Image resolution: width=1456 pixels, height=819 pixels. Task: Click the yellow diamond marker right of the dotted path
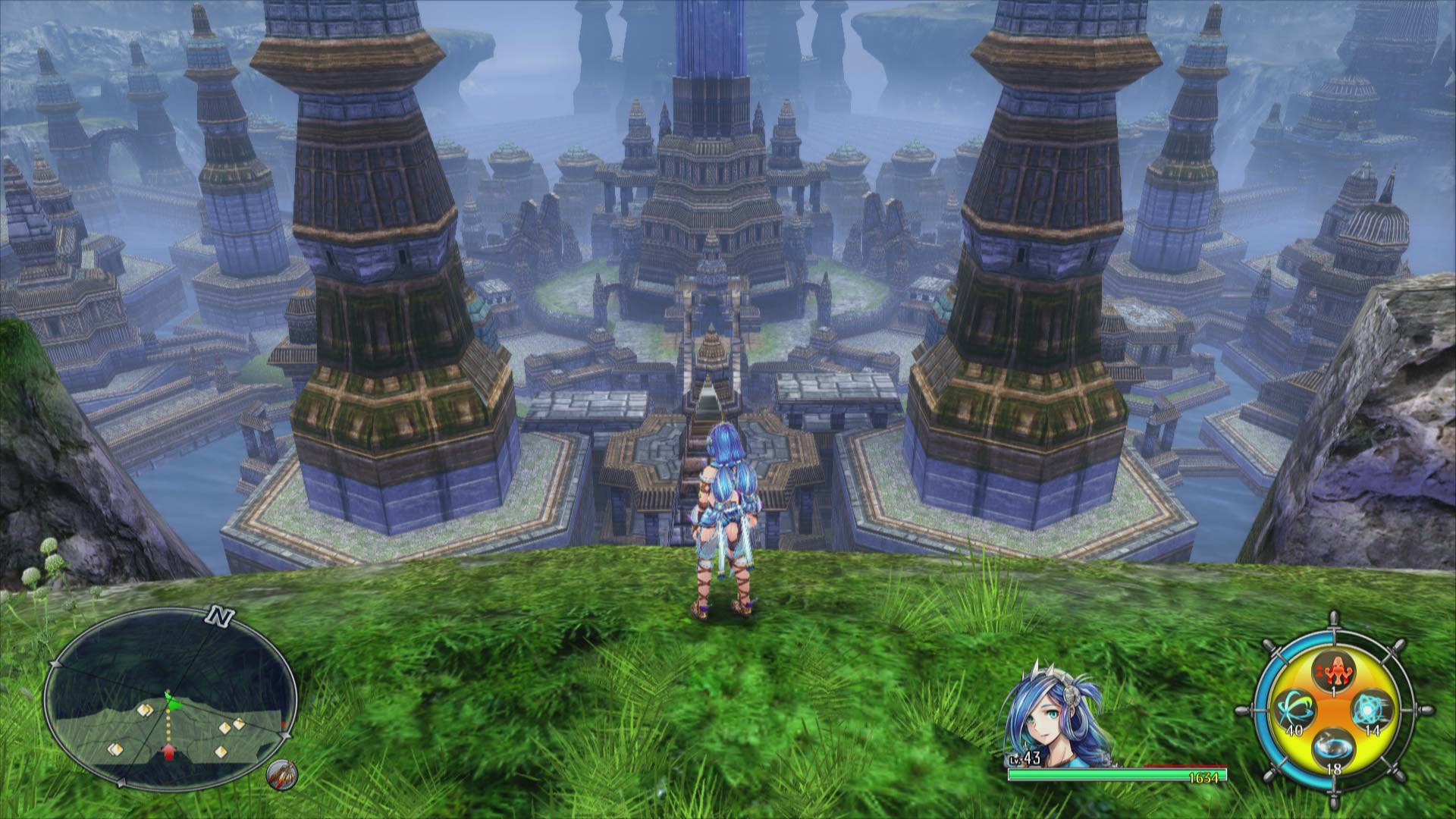point(226,726)
